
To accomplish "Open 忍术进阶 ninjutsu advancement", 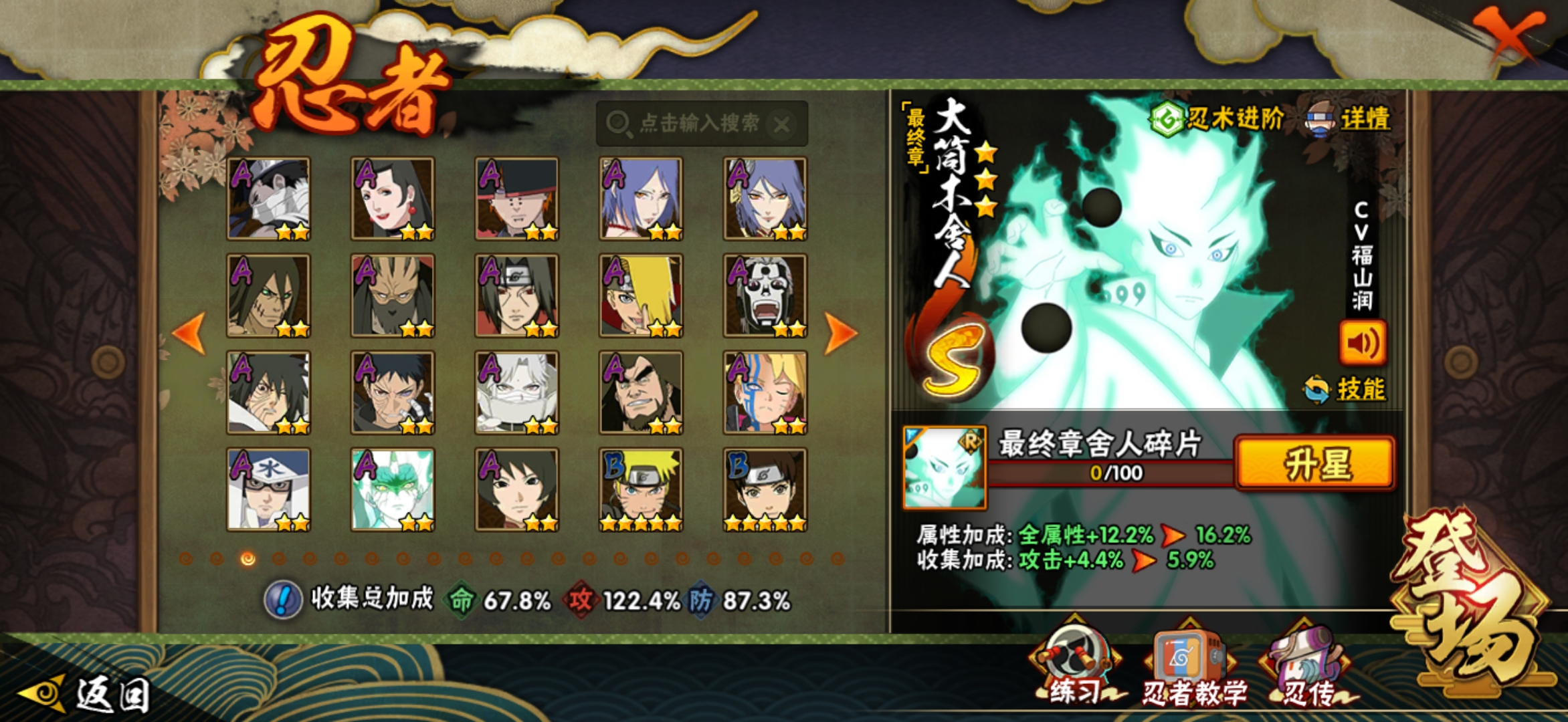I will (1217, 119).
